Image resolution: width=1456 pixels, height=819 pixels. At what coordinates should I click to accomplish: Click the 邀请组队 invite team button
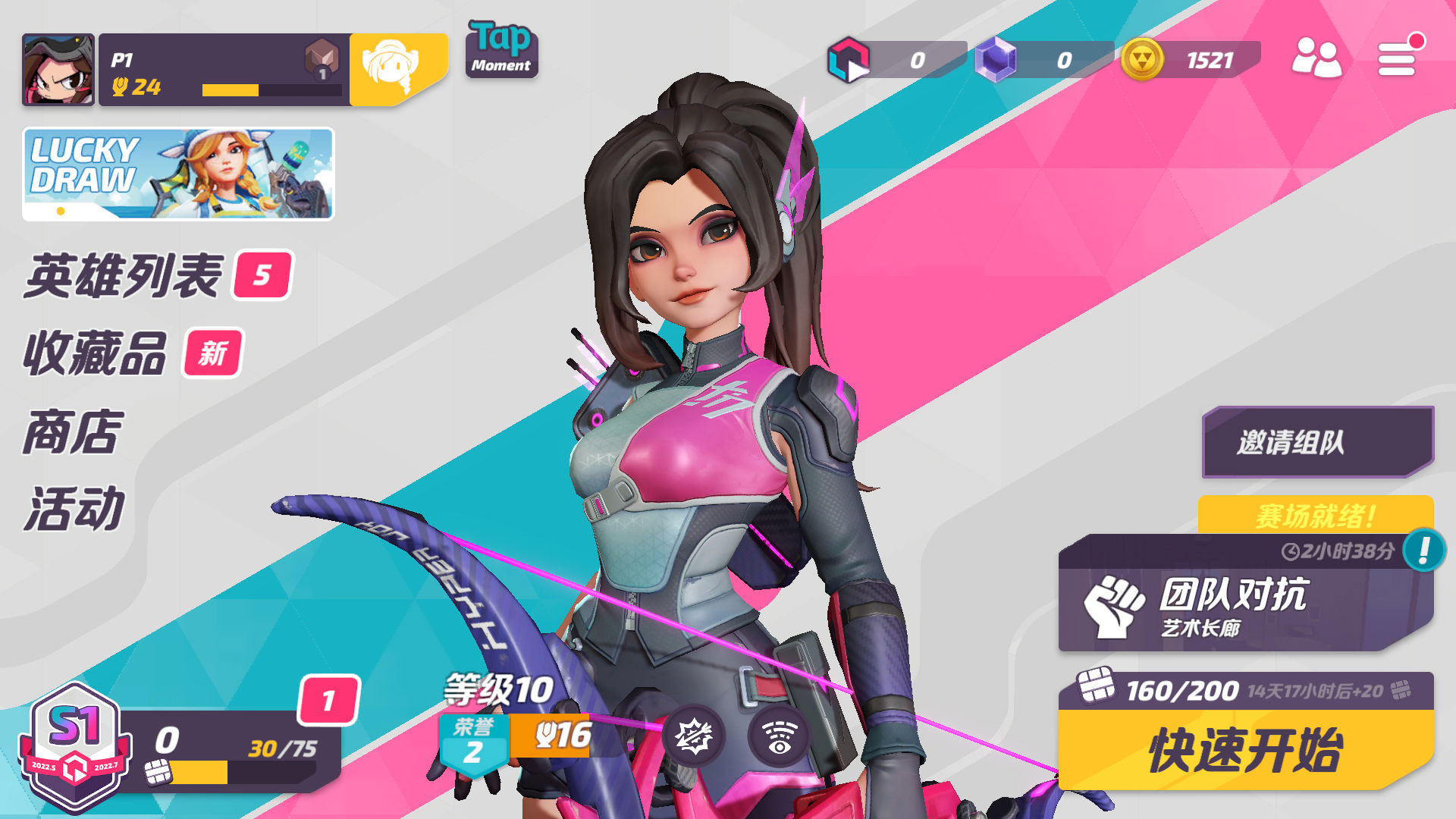(1316, 442)
